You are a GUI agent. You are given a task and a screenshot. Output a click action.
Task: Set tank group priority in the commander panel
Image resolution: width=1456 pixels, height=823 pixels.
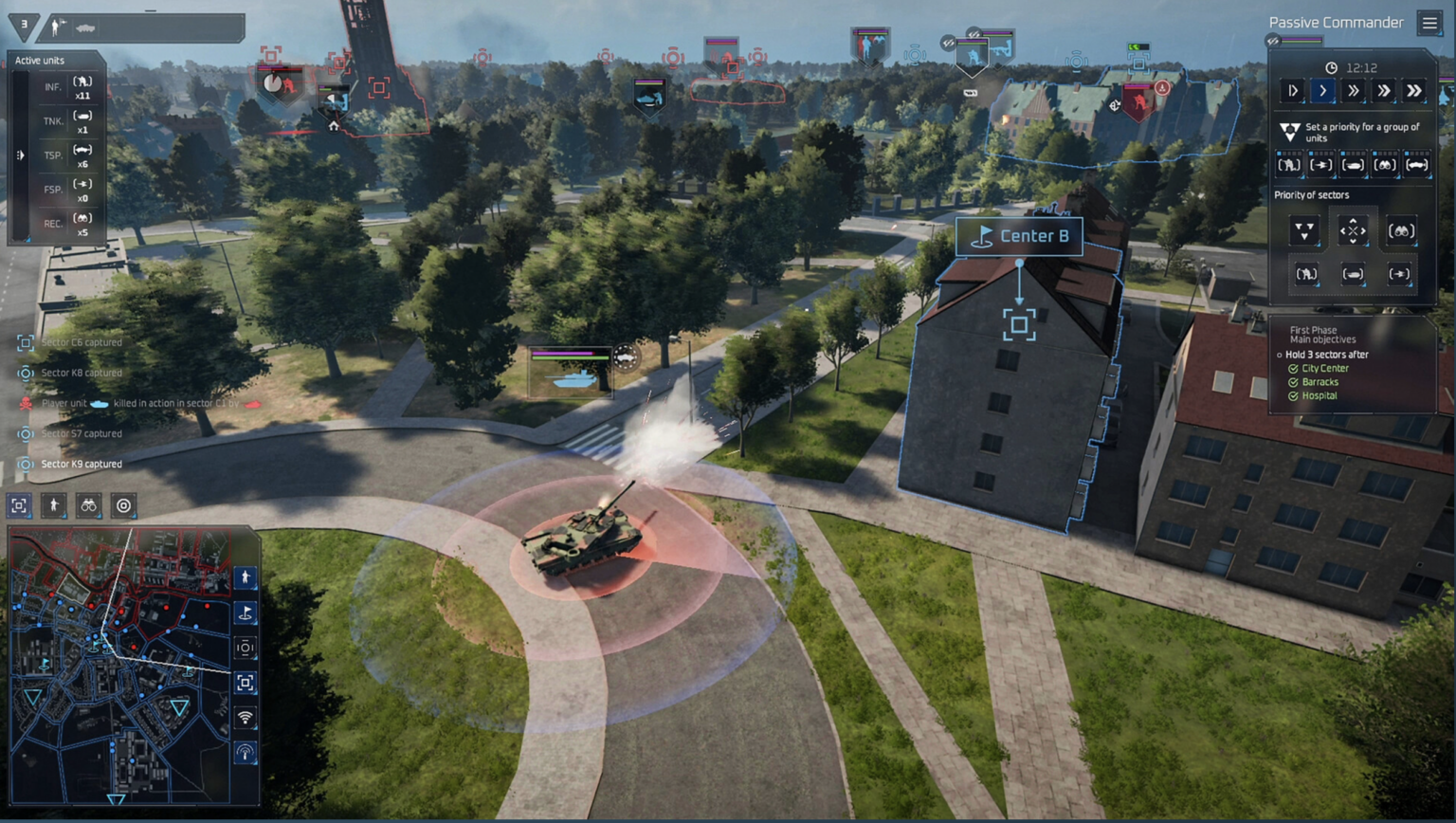click(1353, 164)
